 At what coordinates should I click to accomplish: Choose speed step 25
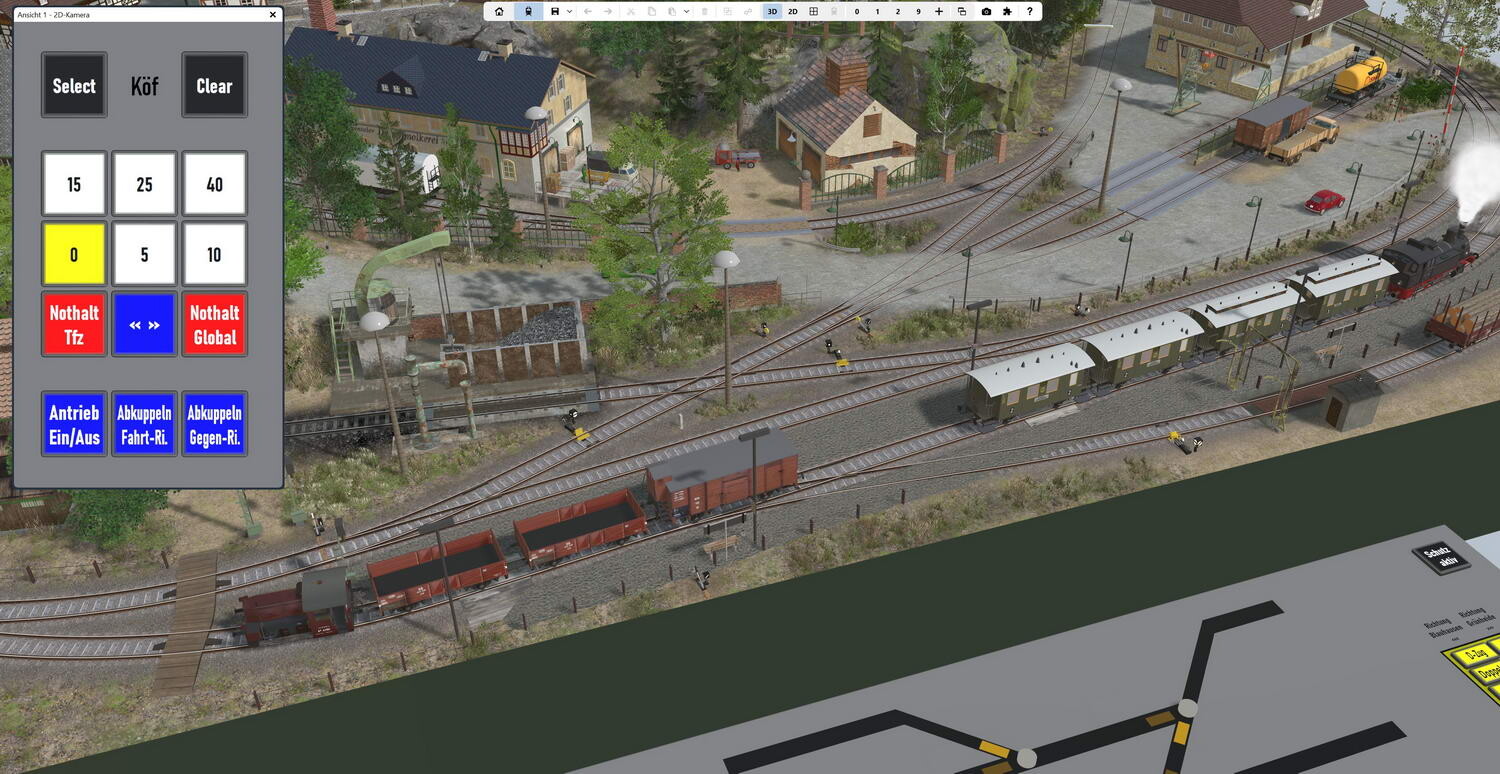144,184
